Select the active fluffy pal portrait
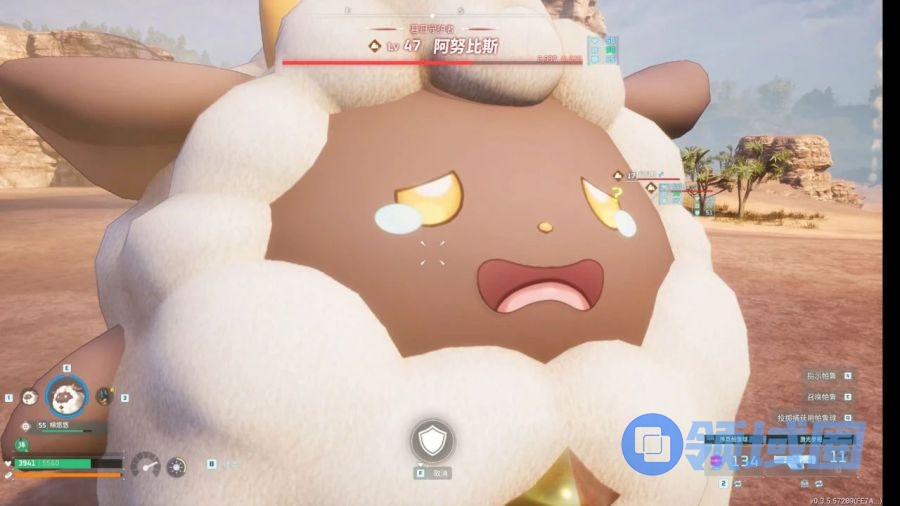 tap(67, 395)
